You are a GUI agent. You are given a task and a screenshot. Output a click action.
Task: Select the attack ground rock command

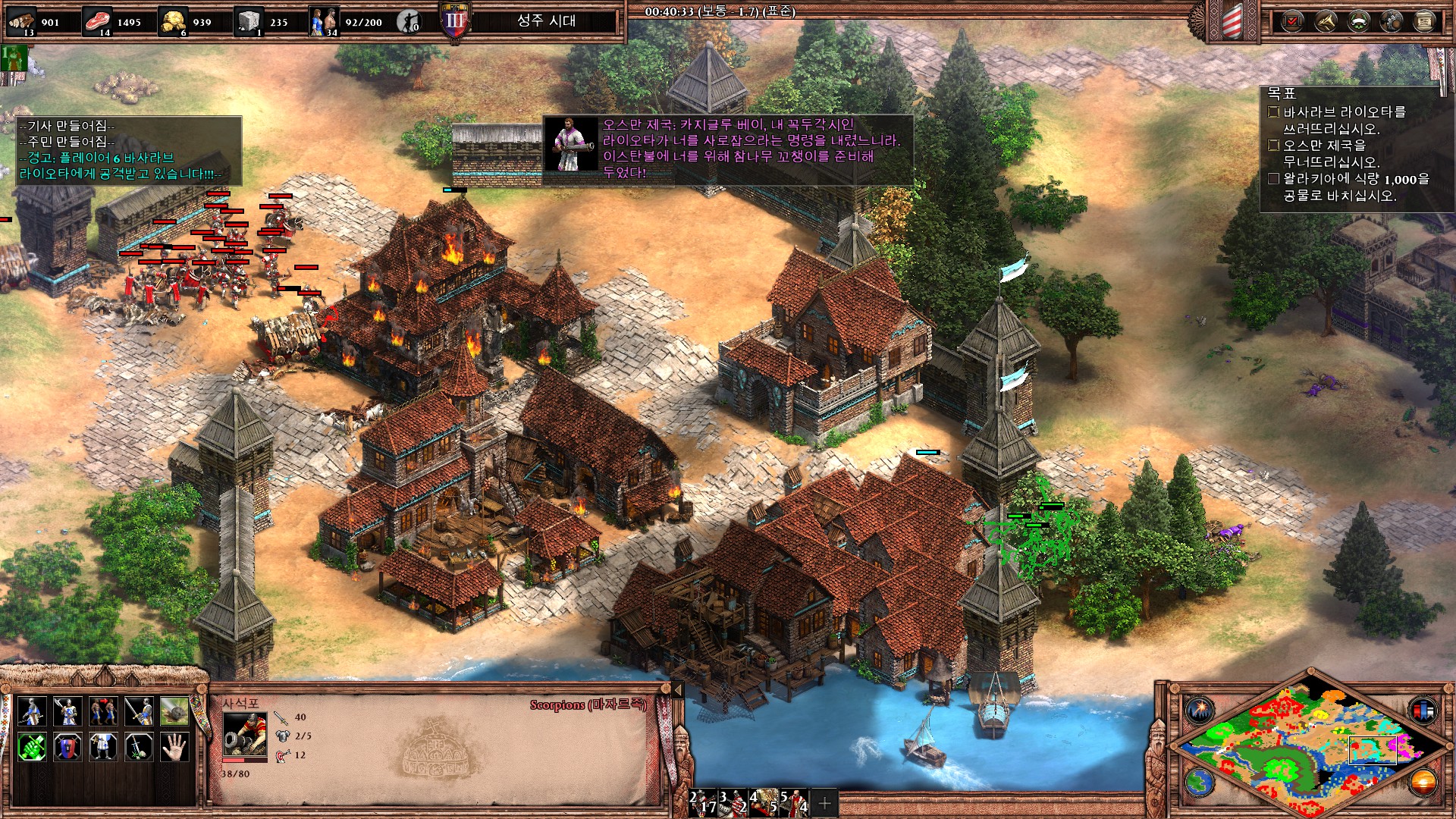tap(174, 712)
